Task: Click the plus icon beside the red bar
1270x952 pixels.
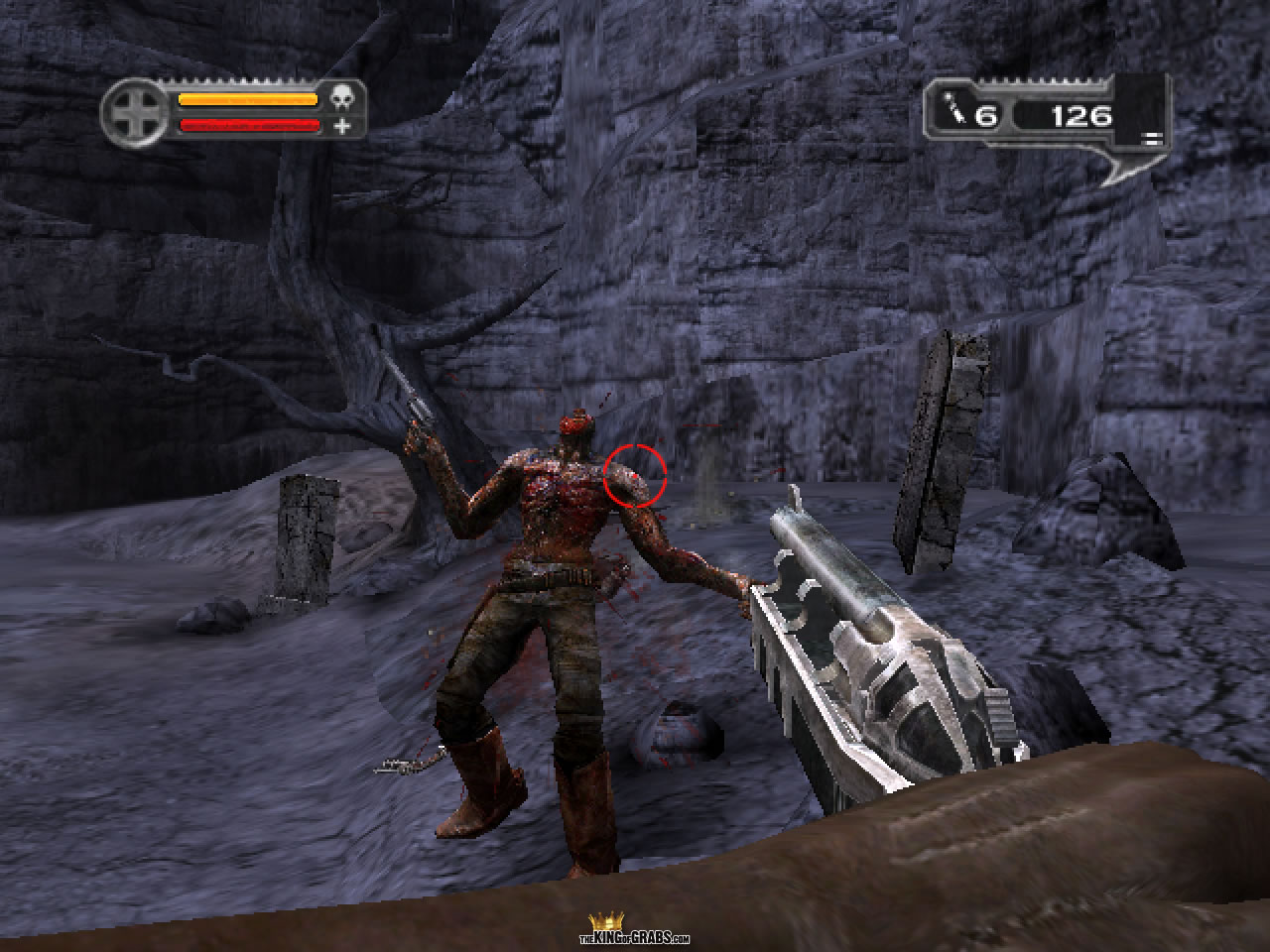Action: [x=342, y=126]
